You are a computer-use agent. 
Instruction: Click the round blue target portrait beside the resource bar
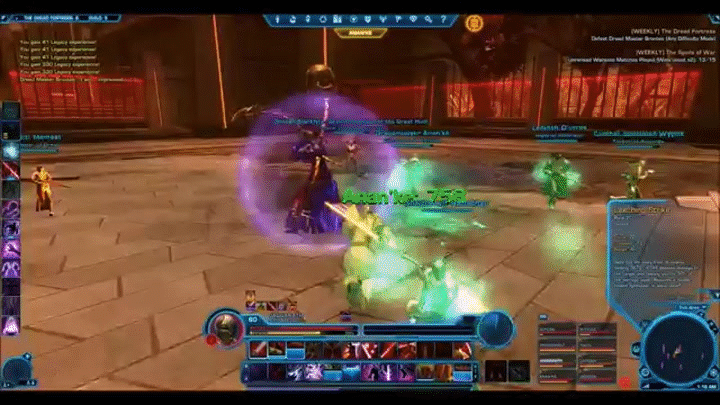click(495, 327)
